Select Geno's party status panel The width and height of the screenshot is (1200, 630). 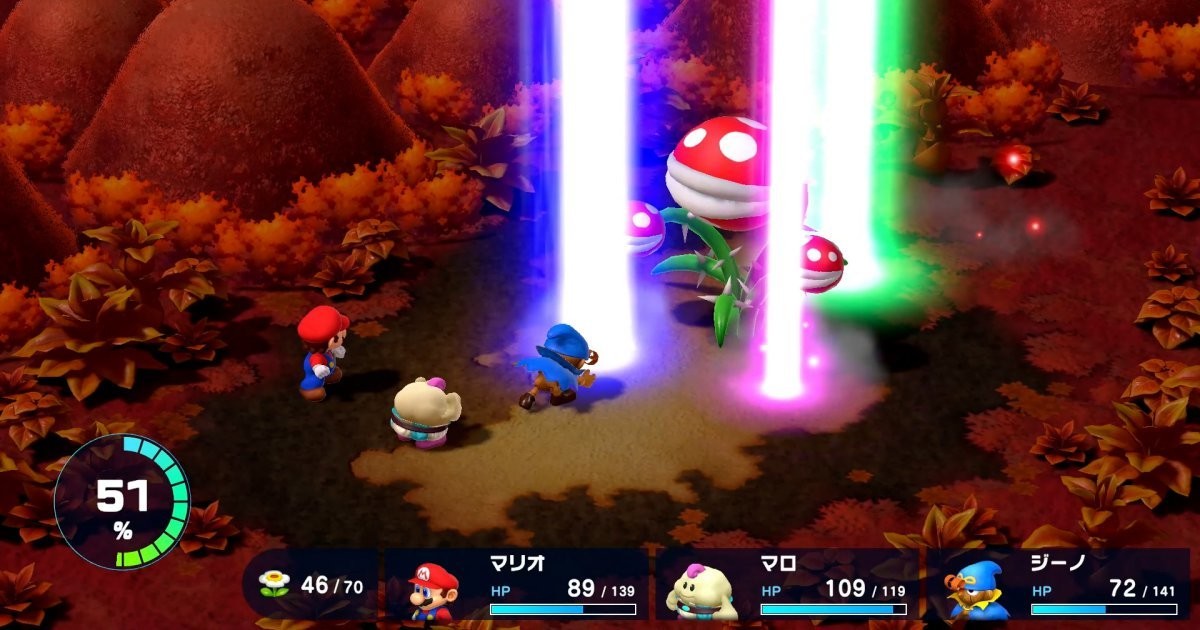[x=1058, y=587]
